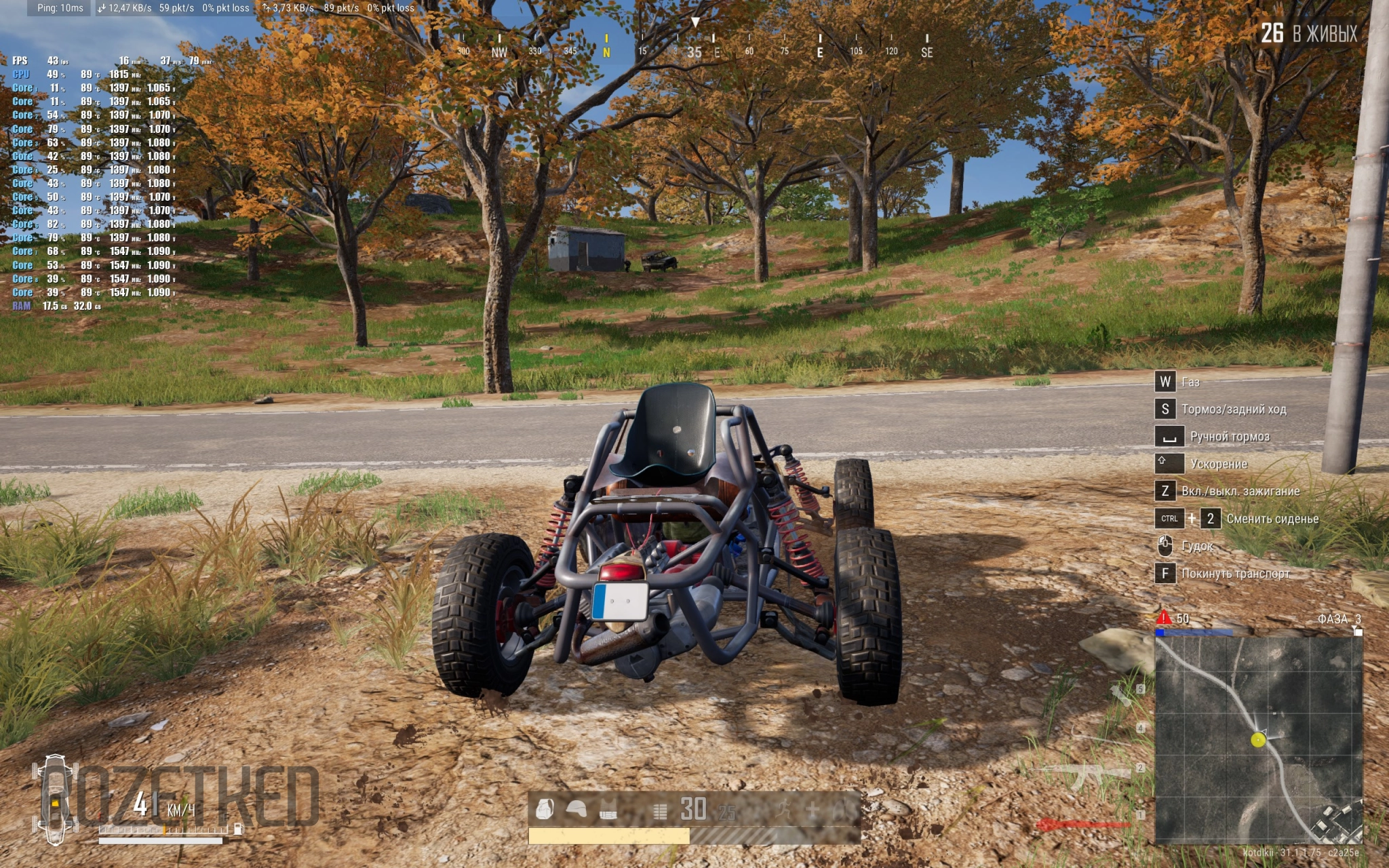Click the armor vest equipment icon
Screen dimensions: 1389x868
pos(608,809)
